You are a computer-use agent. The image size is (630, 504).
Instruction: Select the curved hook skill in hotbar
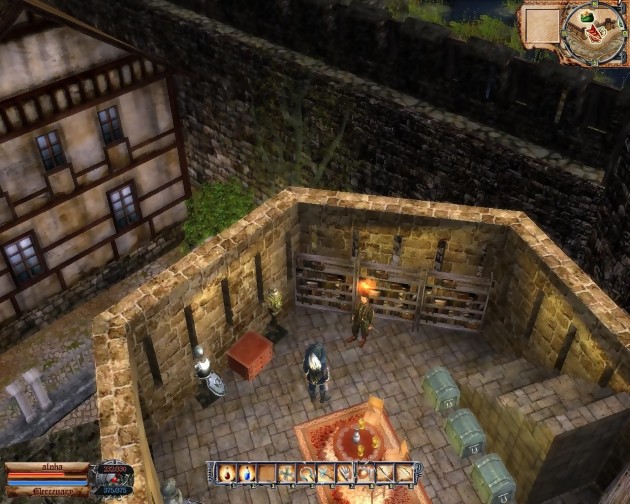(306, 473)
